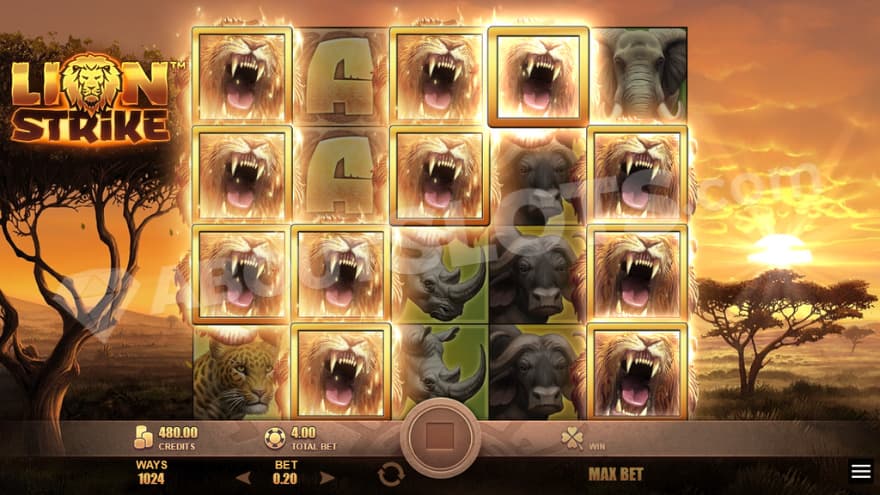Decrease the bet with the left arrow

point(243,476)
